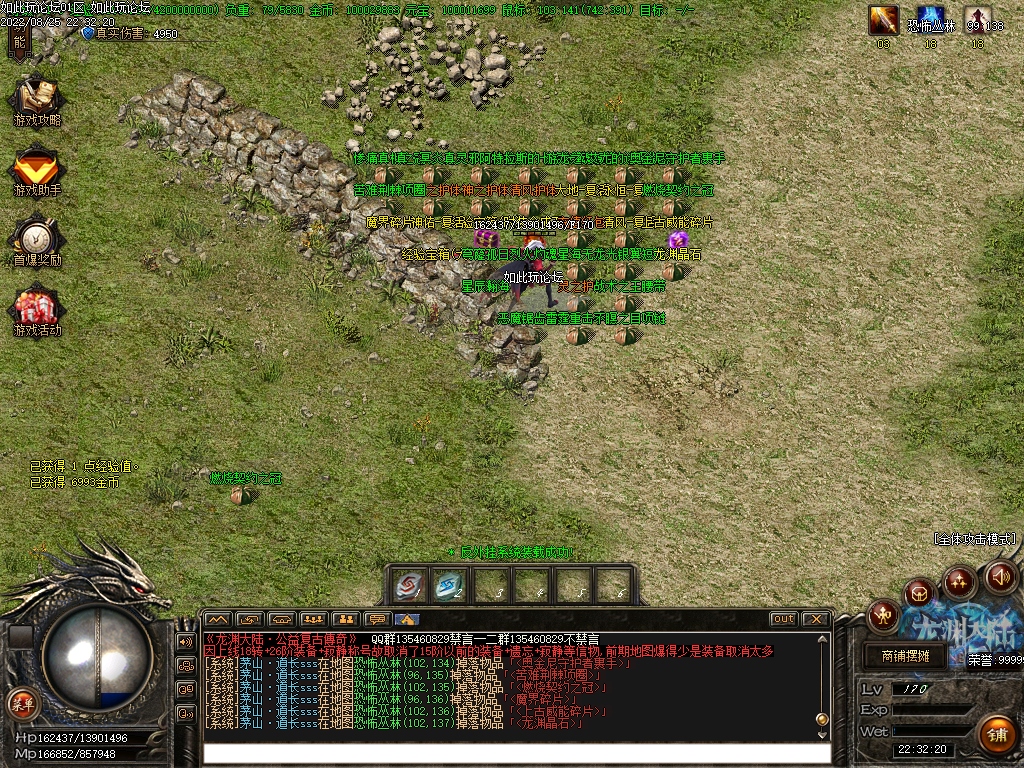This screenshot has height=768, width=1024.
Task: Open the round character figure button
Action: (884, 614)
